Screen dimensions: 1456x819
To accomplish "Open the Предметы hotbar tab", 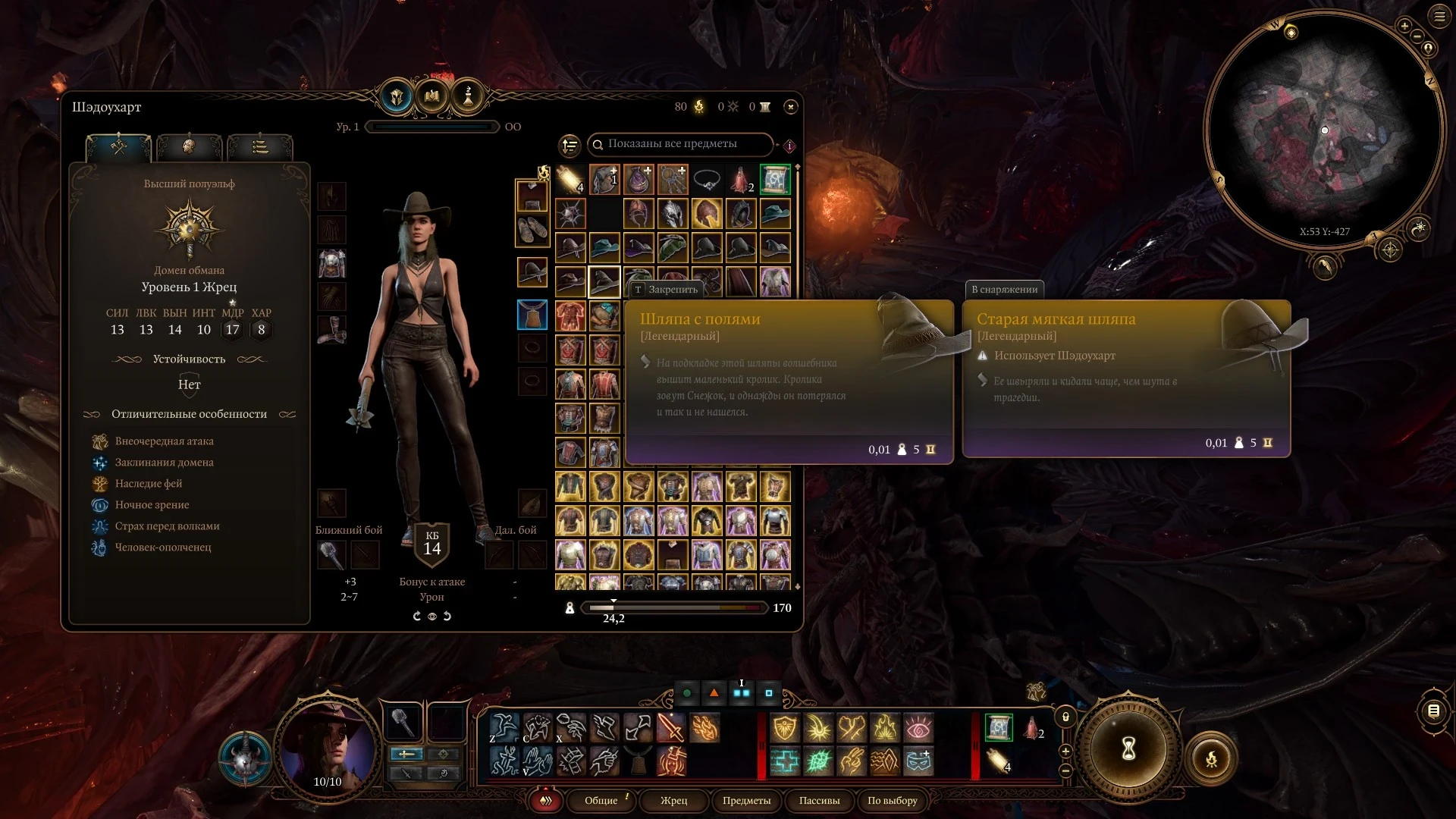I will point(746,801).
